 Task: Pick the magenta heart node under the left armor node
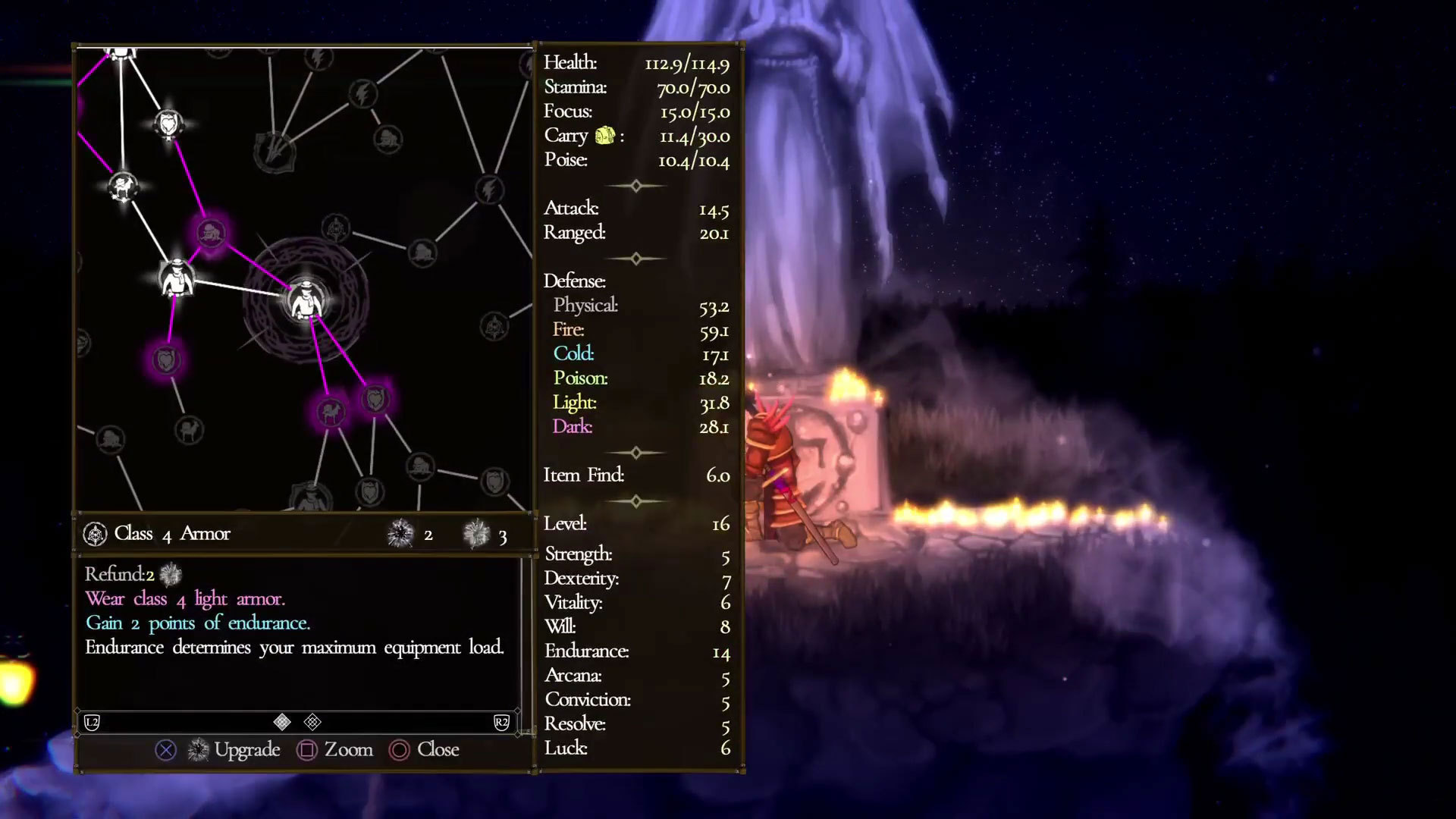click(x=166, y=359)
